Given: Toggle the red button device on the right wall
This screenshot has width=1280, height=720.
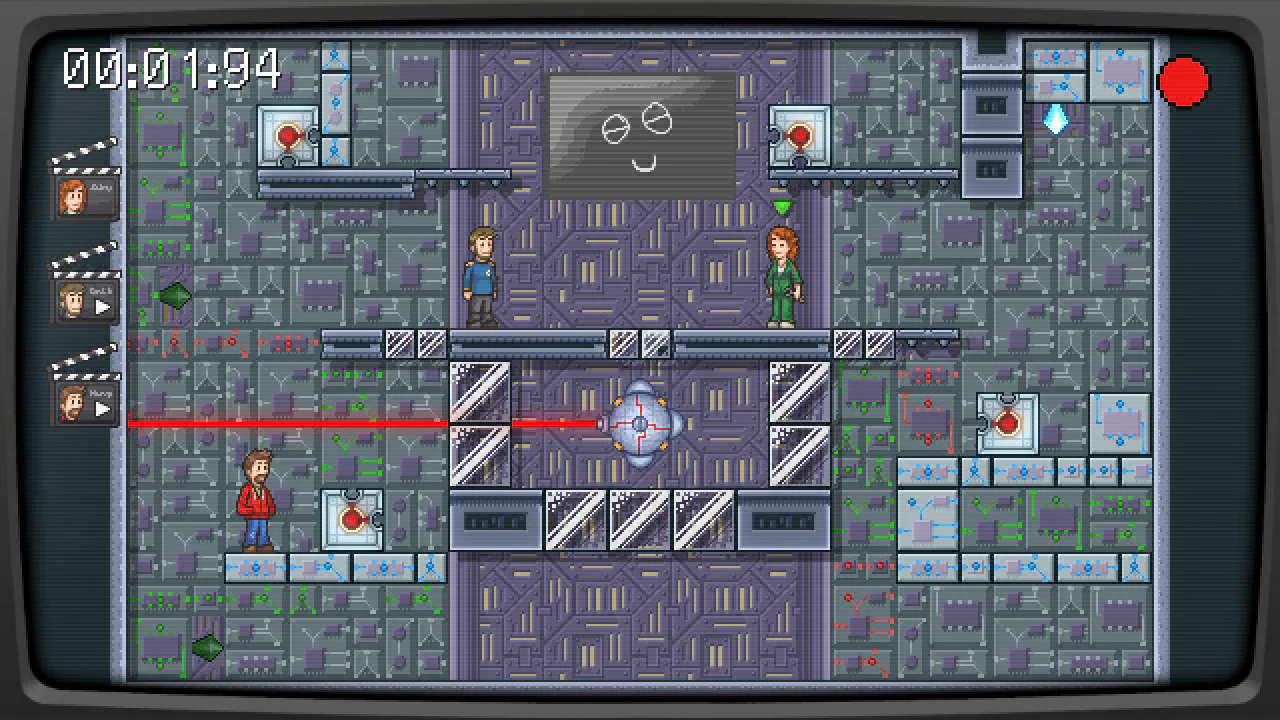Looking at the screenshot, I should pos(1008,421).
